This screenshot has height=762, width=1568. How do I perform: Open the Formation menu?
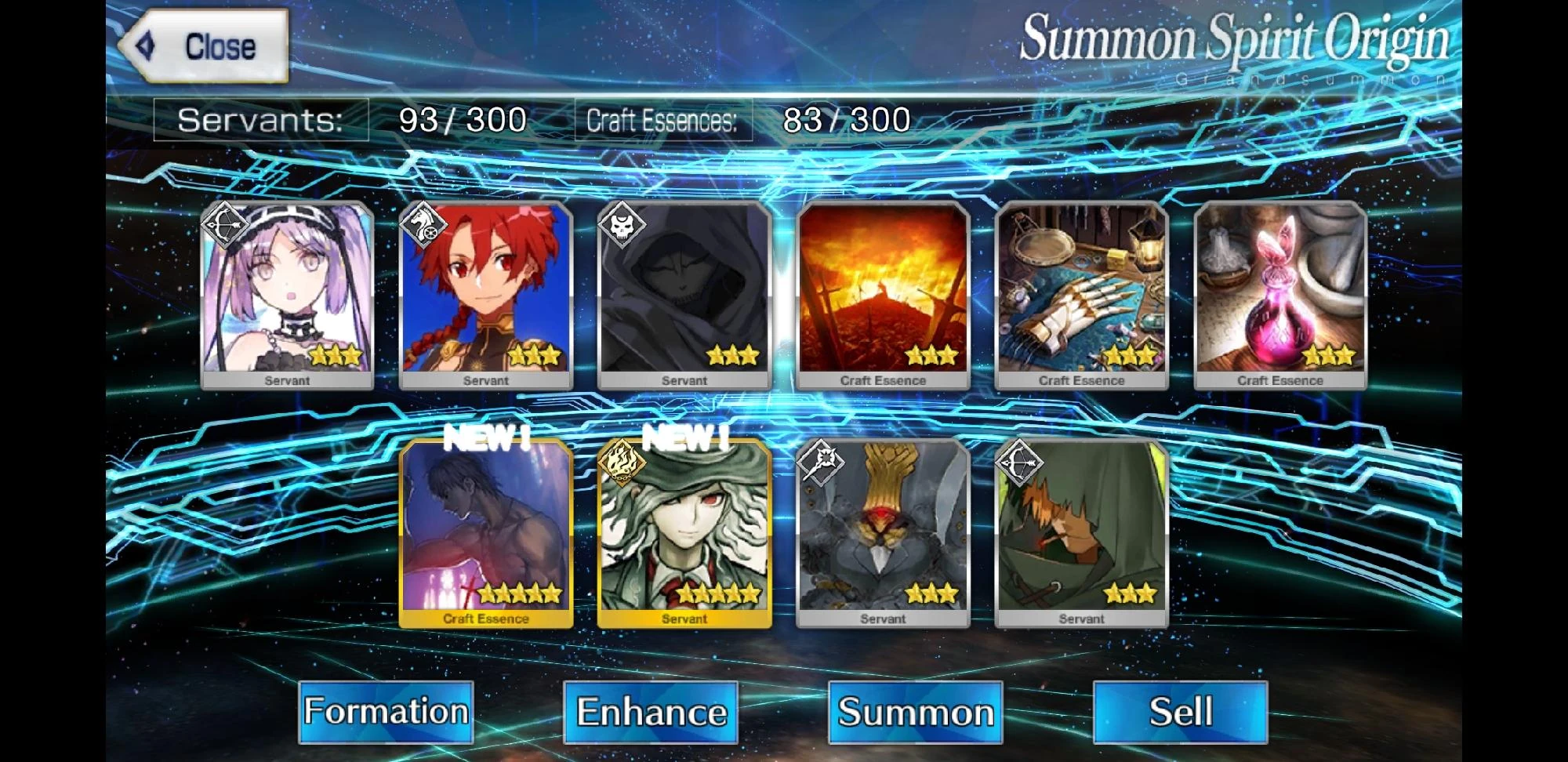tap(386, 712)
